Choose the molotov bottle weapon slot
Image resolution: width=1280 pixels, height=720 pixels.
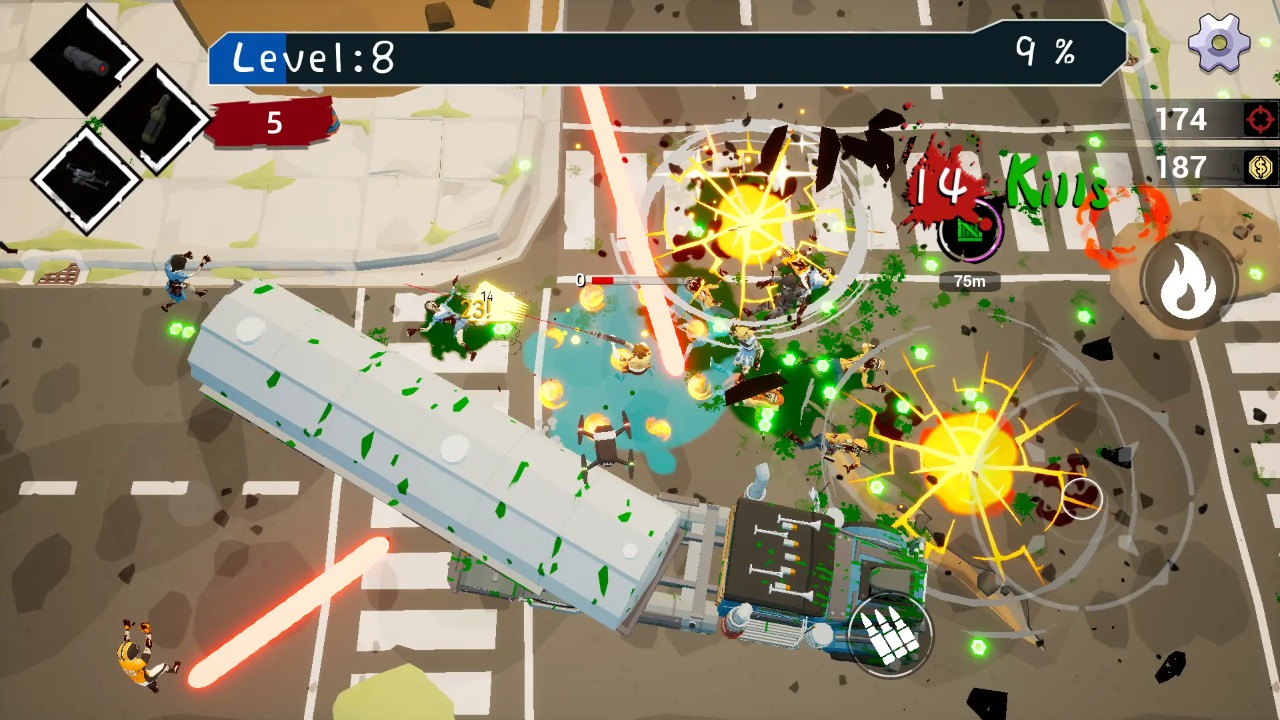pyautogui.click(x=155, y=120)
